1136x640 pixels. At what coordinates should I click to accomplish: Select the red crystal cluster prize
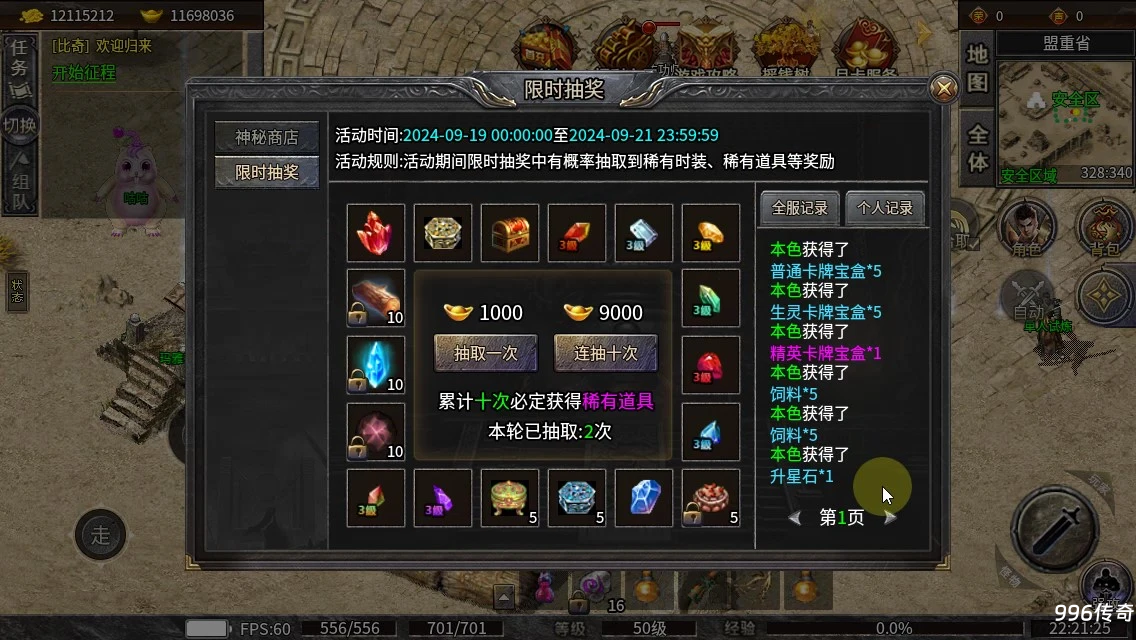[x=376, y=233]
